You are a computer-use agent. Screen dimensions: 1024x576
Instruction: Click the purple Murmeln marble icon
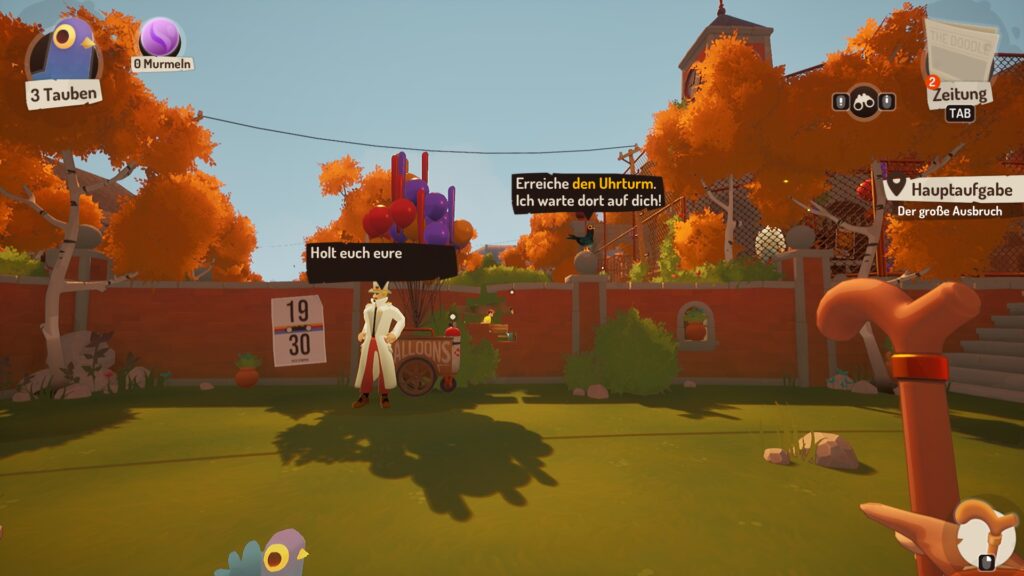160,38
